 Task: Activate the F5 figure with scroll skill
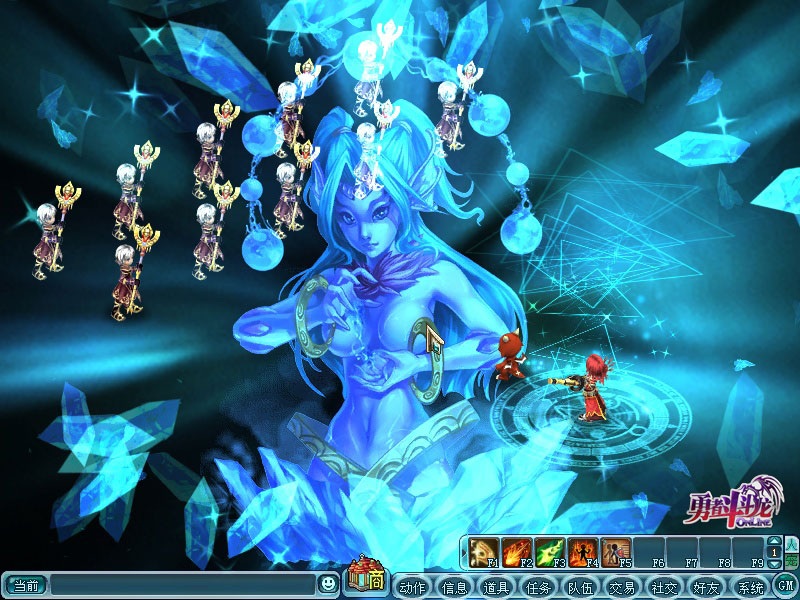pos(616,551)
